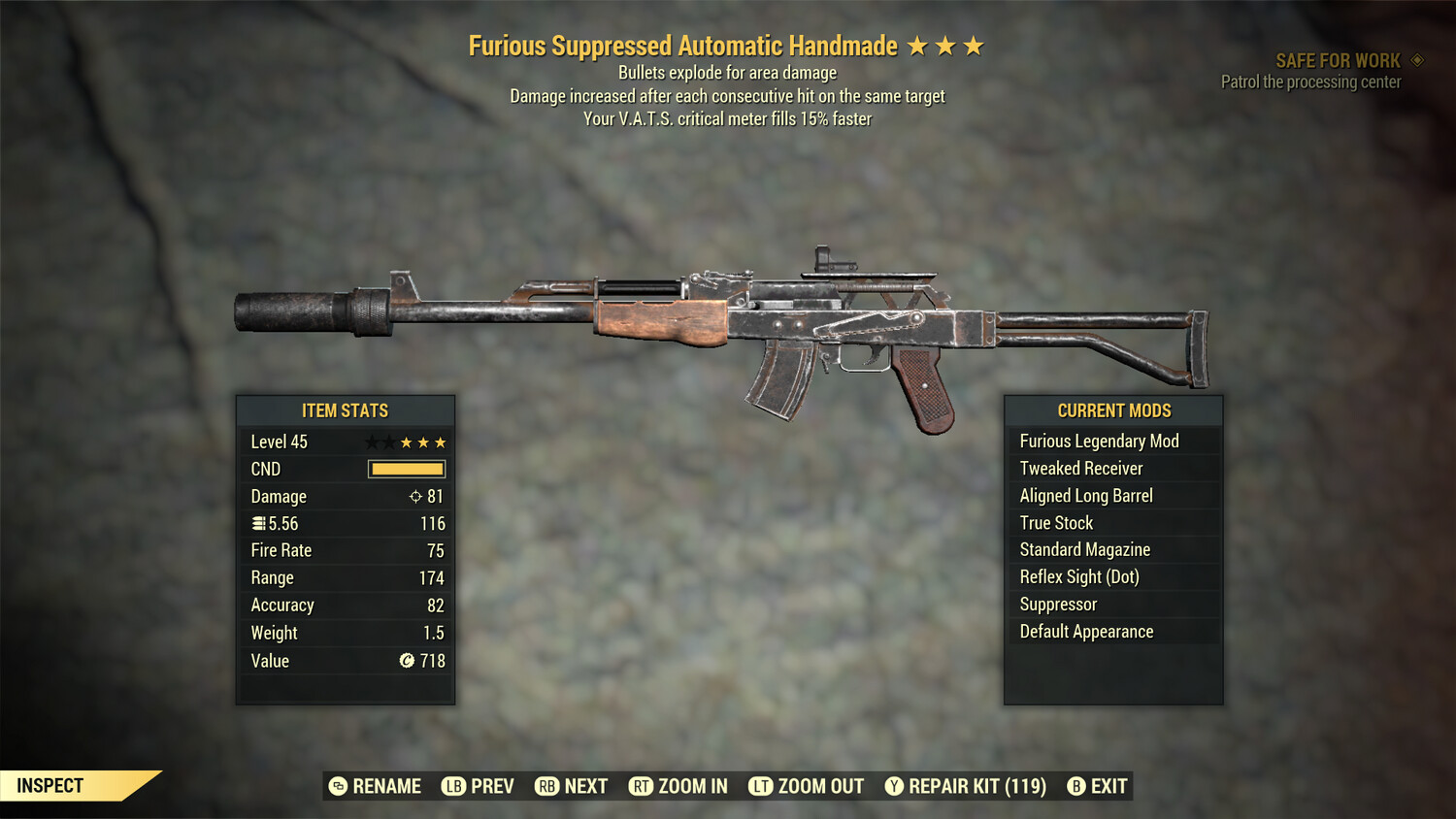The height and width of the screenshot is (819, 1456).
Task: Click the B Exit button icon
Action: tap(1076, 786)
